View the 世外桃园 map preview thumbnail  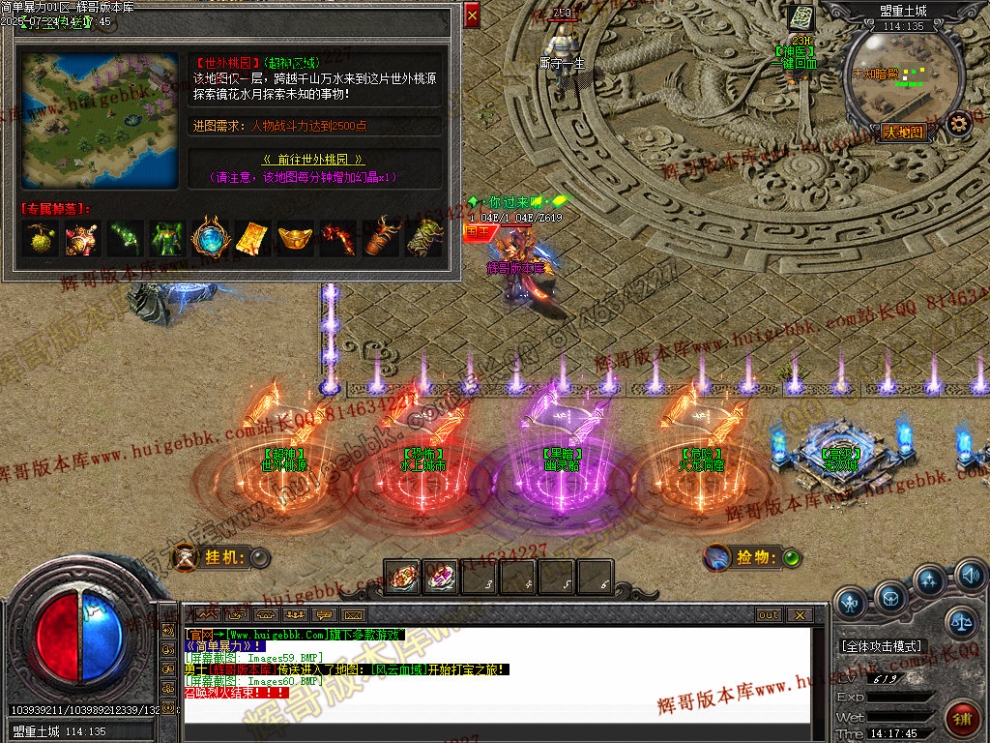(100, 120)
